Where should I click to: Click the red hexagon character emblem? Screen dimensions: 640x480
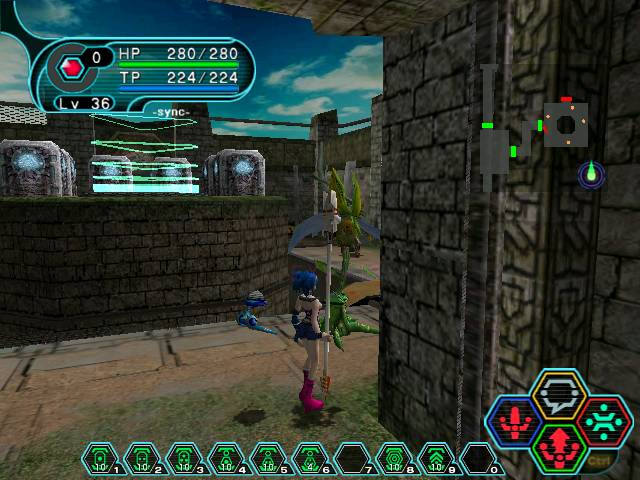[70, 67]
